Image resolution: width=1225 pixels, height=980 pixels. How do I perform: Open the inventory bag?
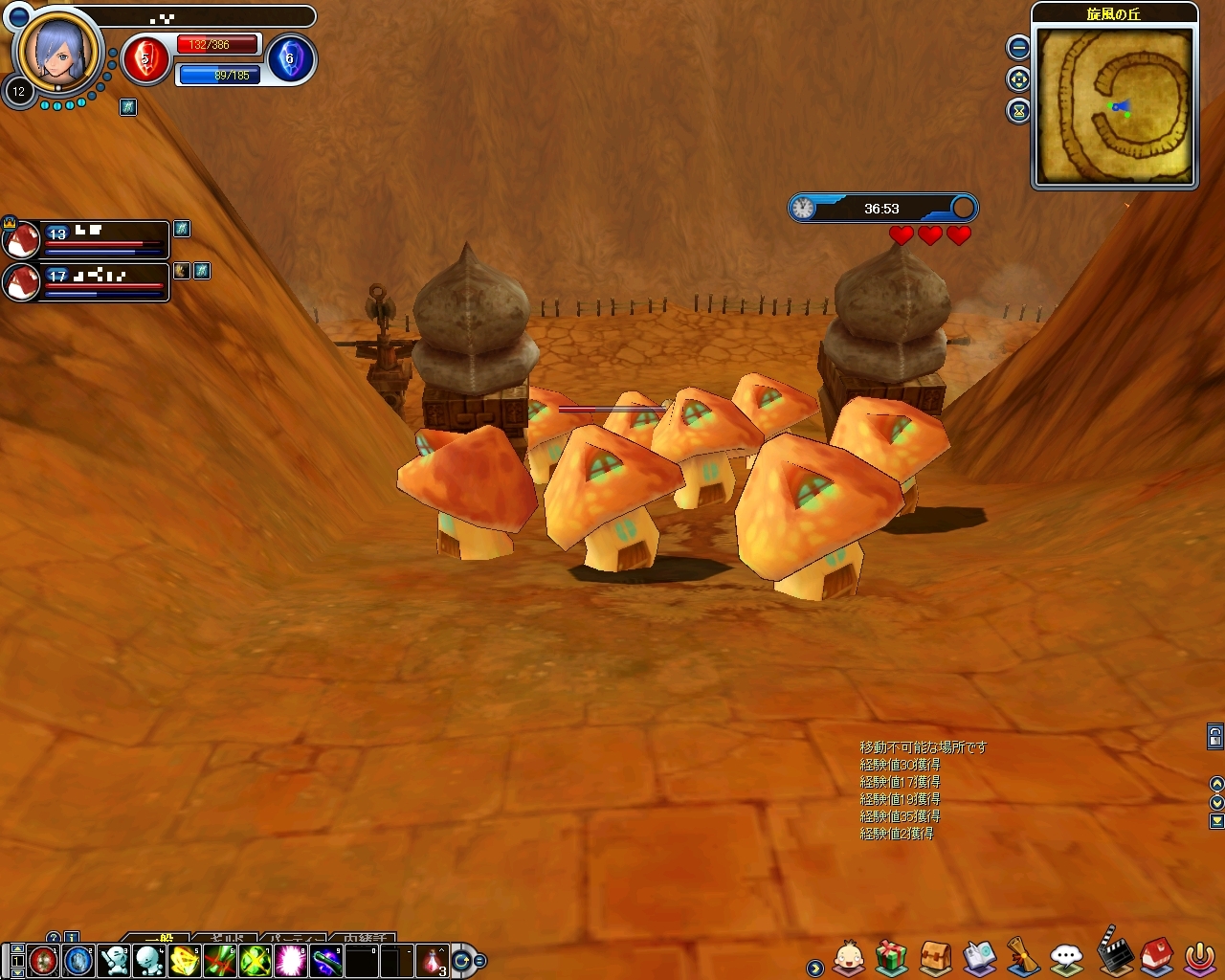(x=935, y=956)
